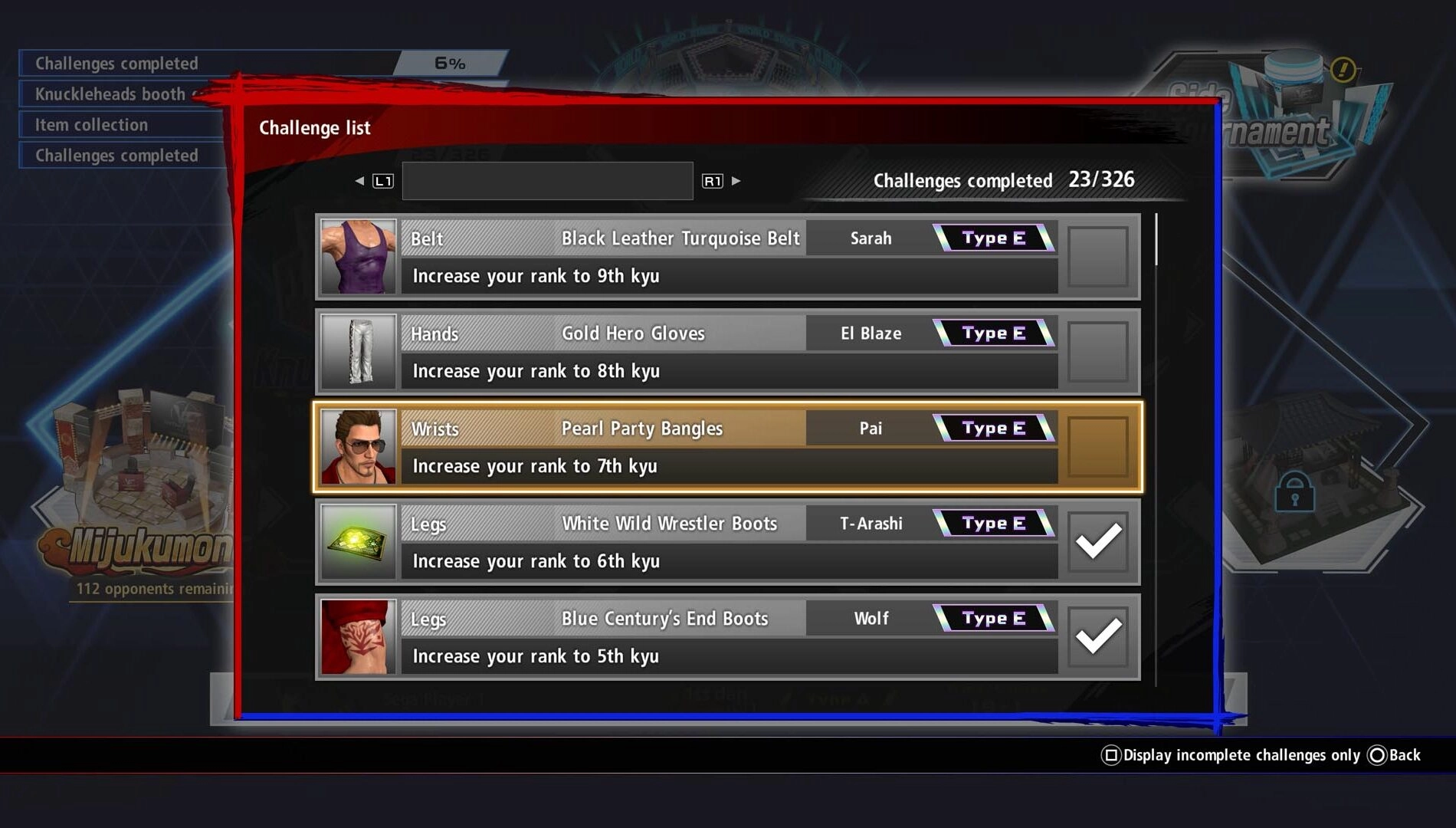This screenshot has width=1456, height=828.
Task: Click the 6% challenges completed progress bar
Action: (448, 63)
